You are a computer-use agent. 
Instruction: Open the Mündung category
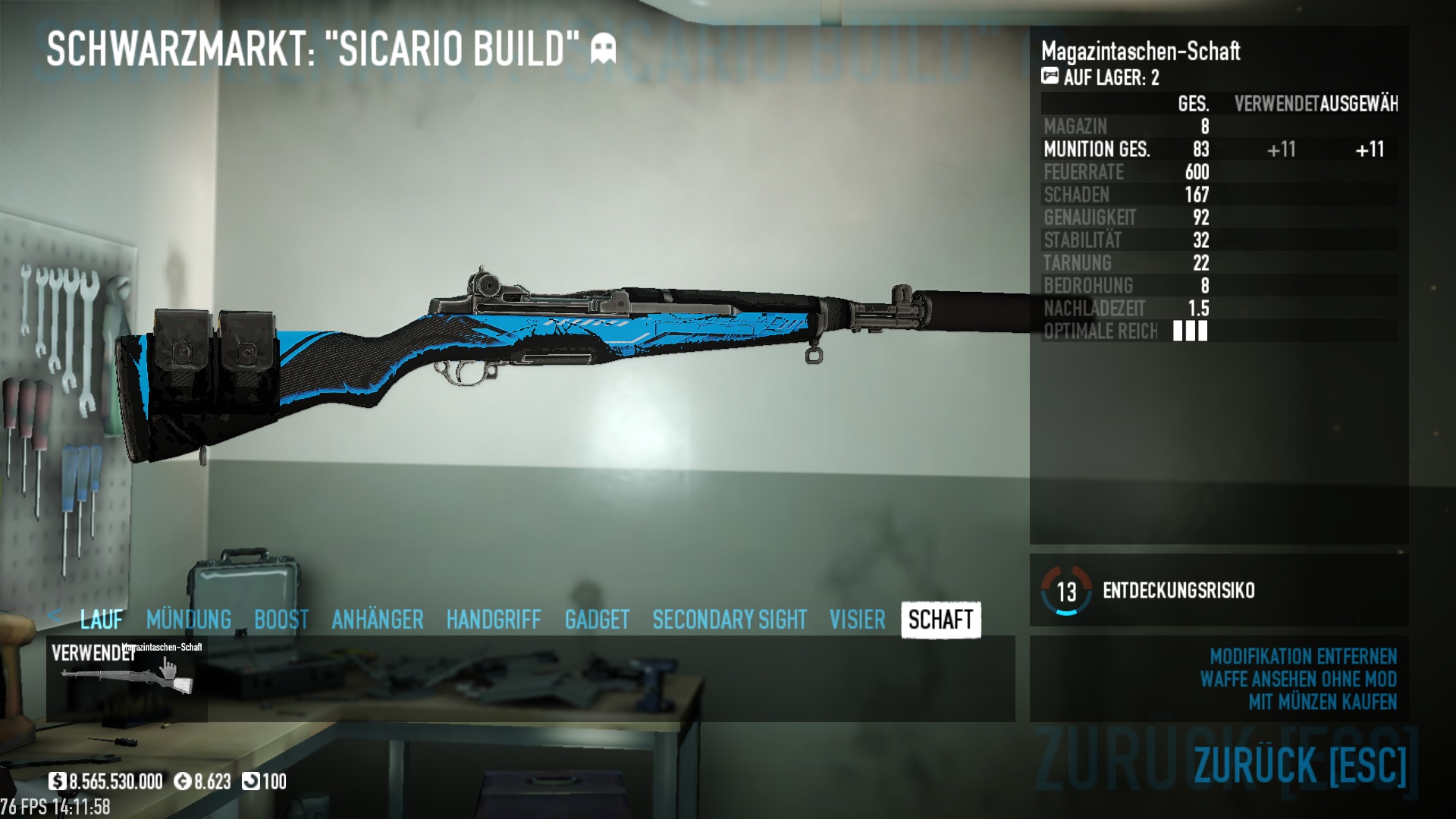click(x=189, y=620)
